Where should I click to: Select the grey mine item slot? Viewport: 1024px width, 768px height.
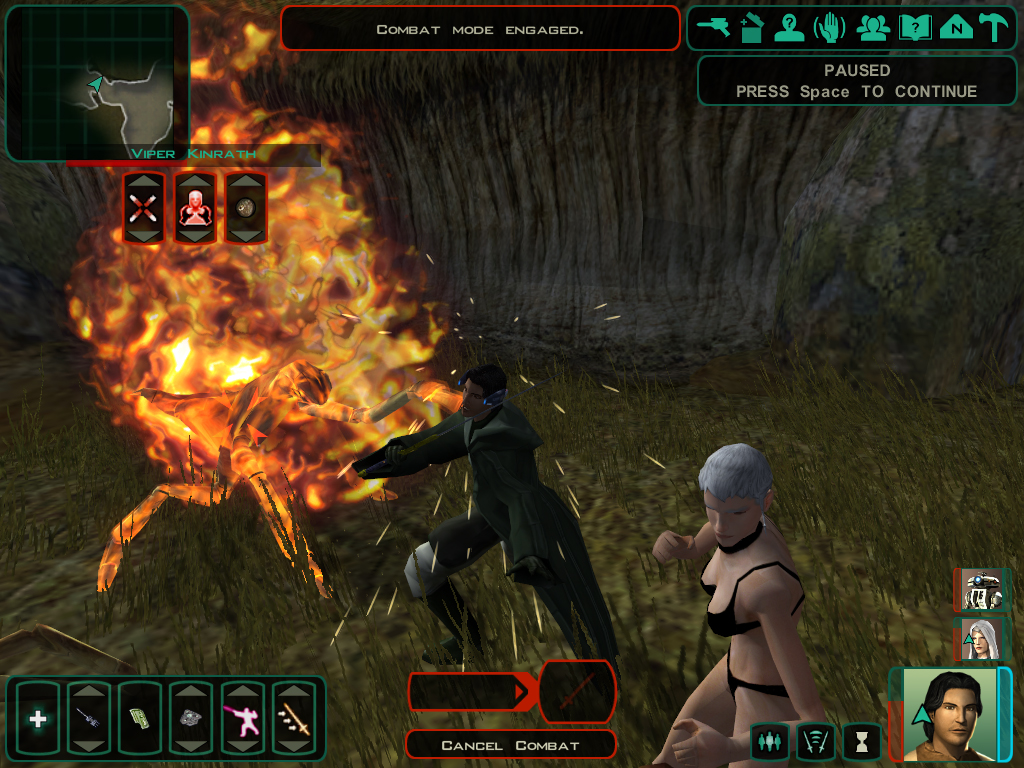[191, 719]
